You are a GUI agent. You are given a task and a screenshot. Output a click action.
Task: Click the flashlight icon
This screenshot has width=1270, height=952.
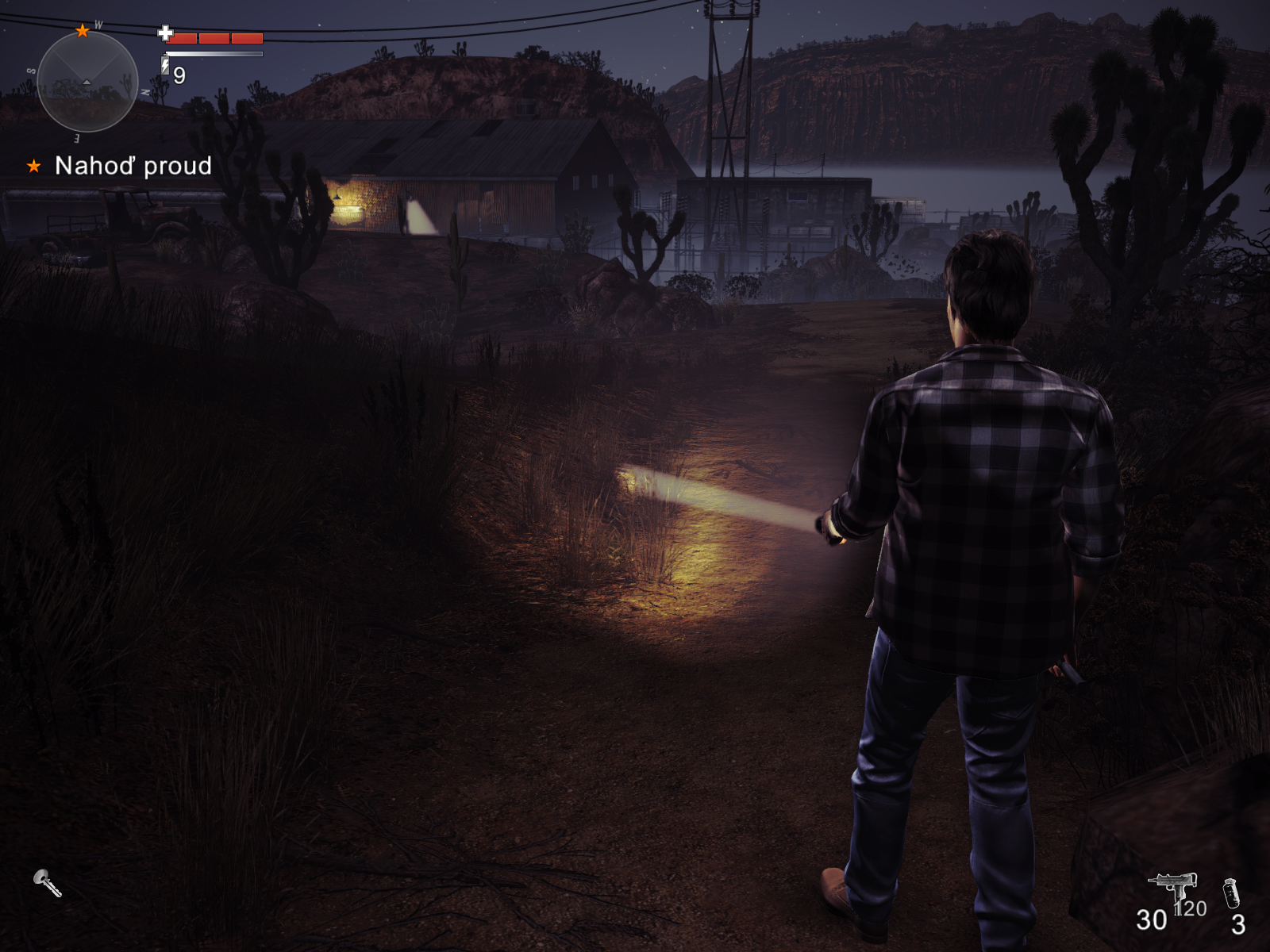pyautogui.click(x=47, y=882)
